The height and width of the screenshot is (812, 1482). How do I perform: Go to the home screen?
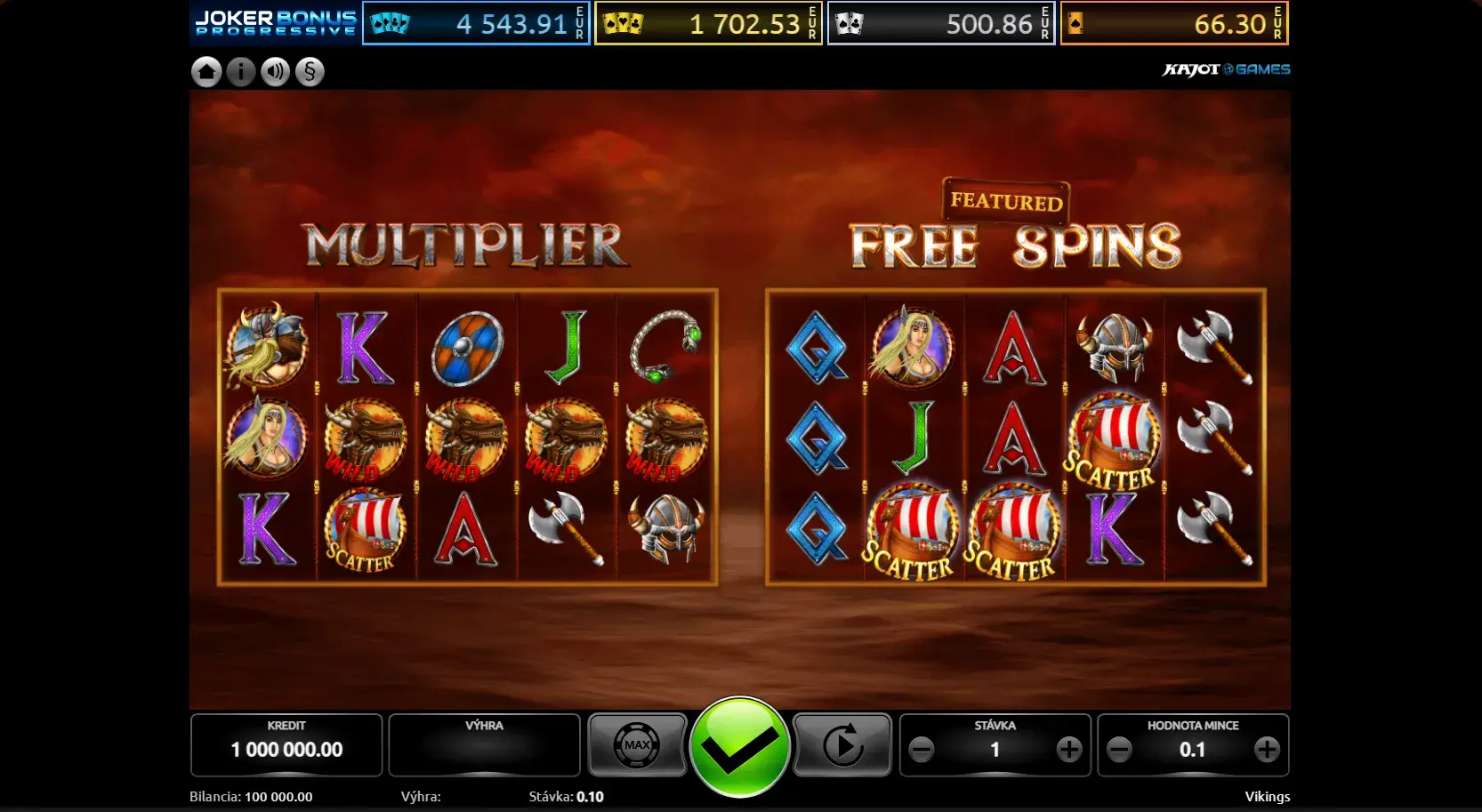[206, 72]
